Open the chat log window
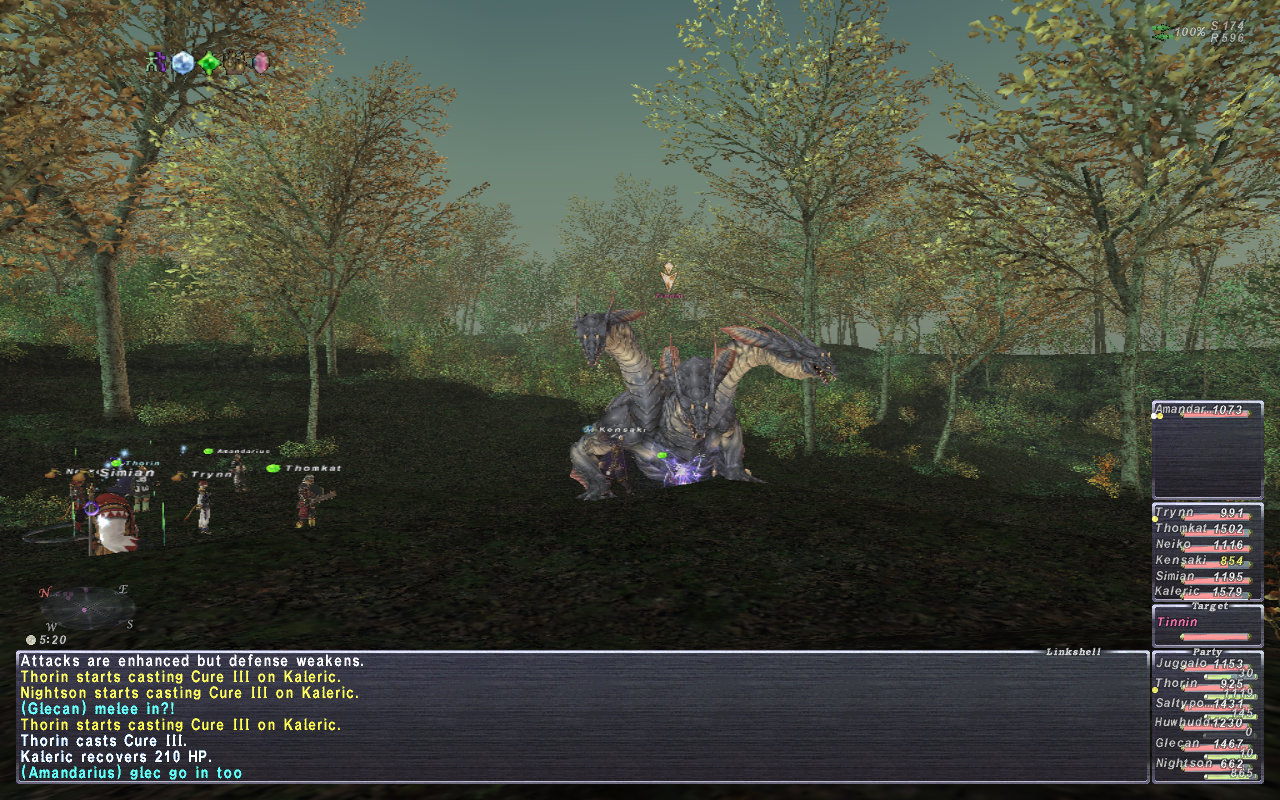Screen dimensions: 1280x800 point(580,716)
